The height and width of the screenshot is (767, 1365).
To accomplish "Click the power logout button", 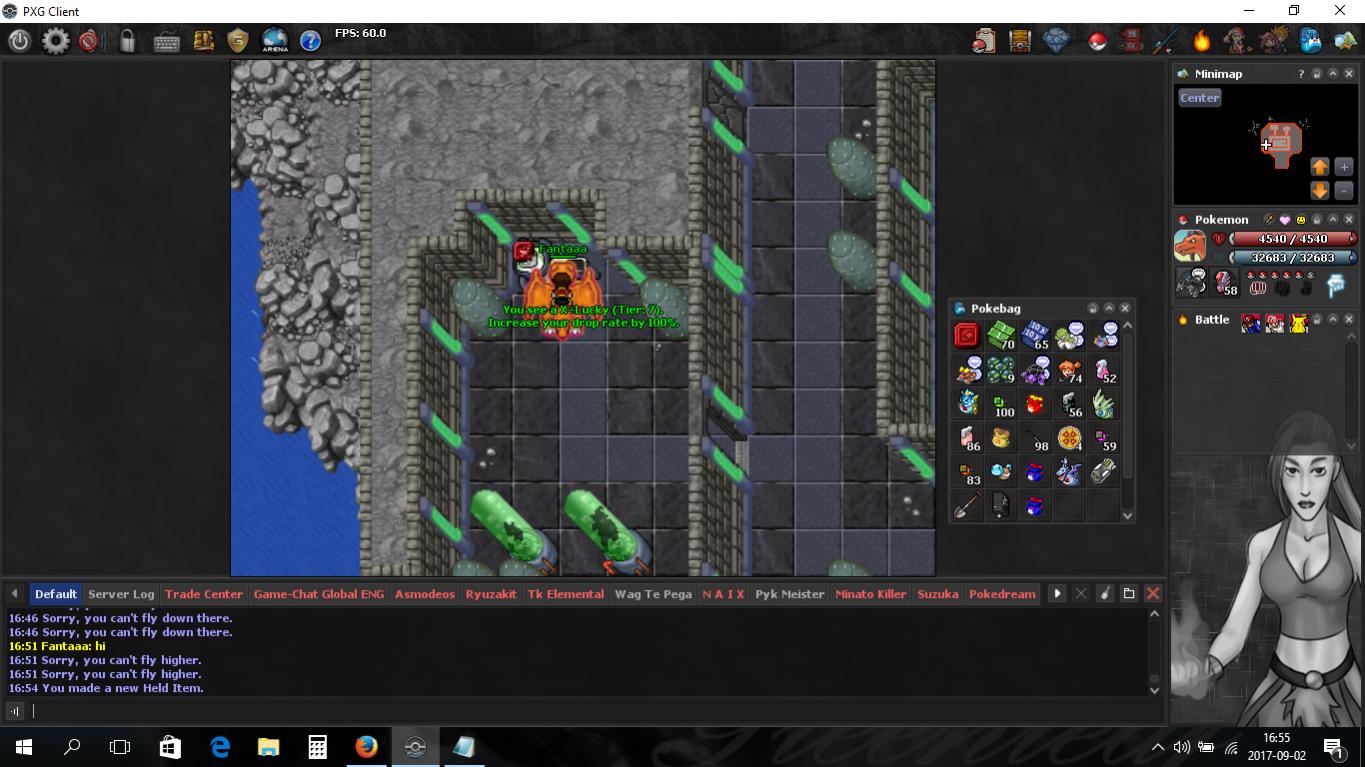I will tap(19, 41).
